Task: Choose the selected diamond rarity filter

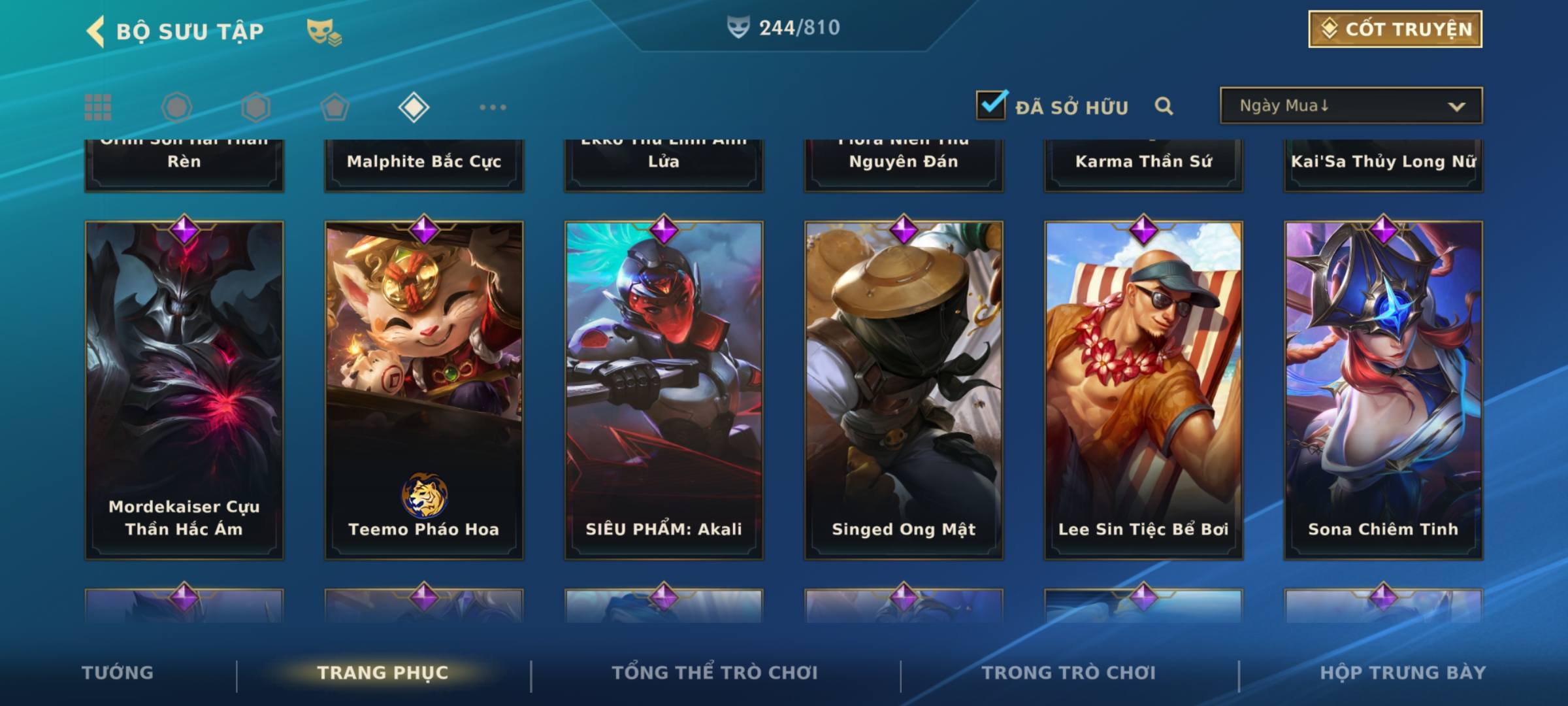Action: coord(414,107)
